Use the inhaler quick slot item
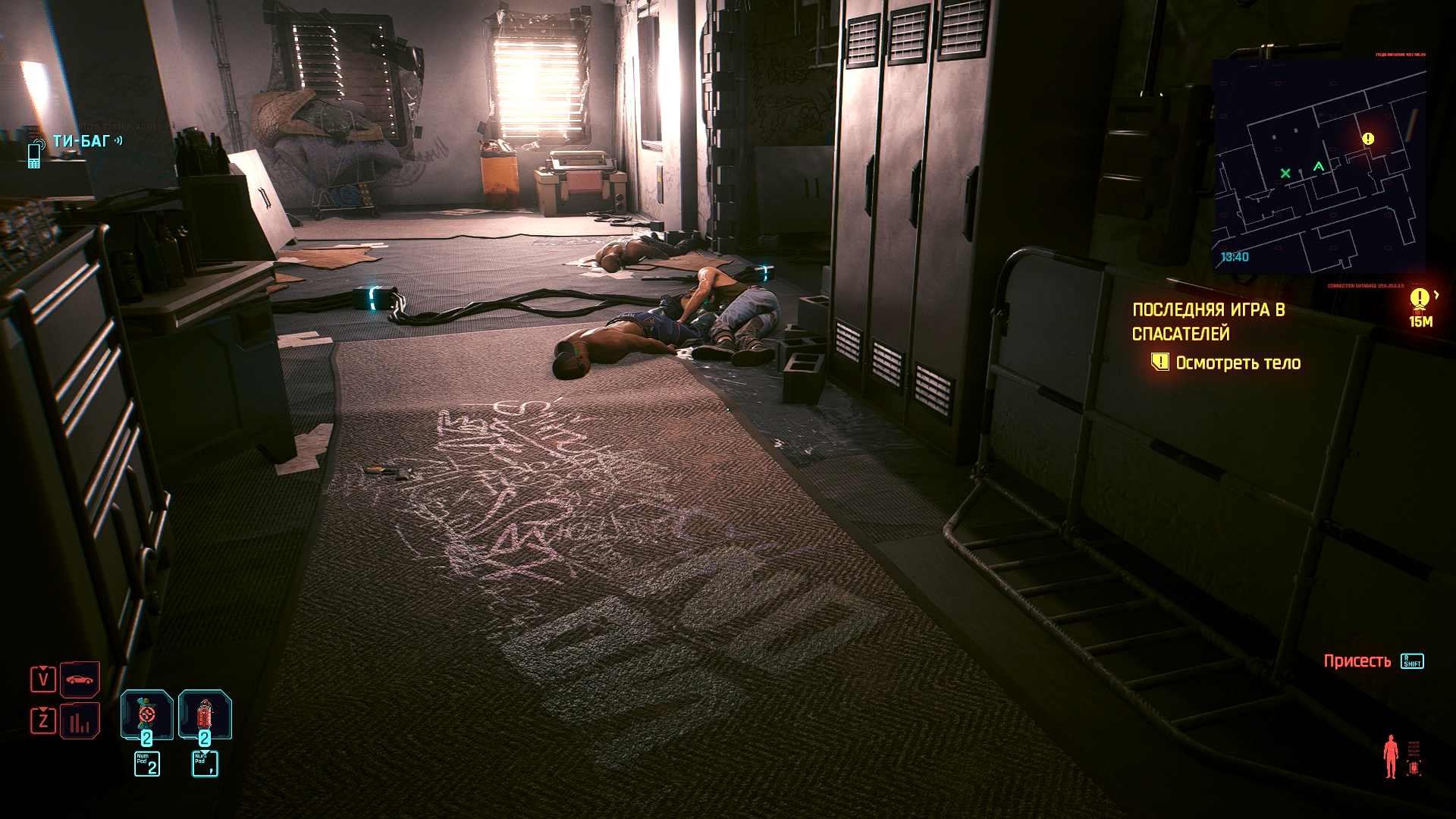 [146, 714]
